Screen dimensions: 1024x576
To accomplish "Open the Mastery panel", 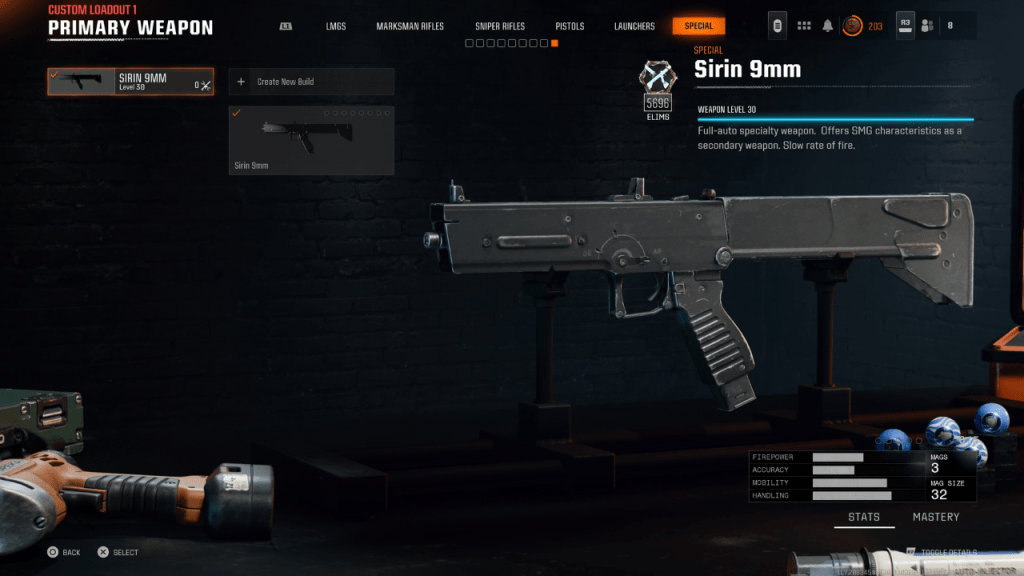I will click(x=935, y=517).
